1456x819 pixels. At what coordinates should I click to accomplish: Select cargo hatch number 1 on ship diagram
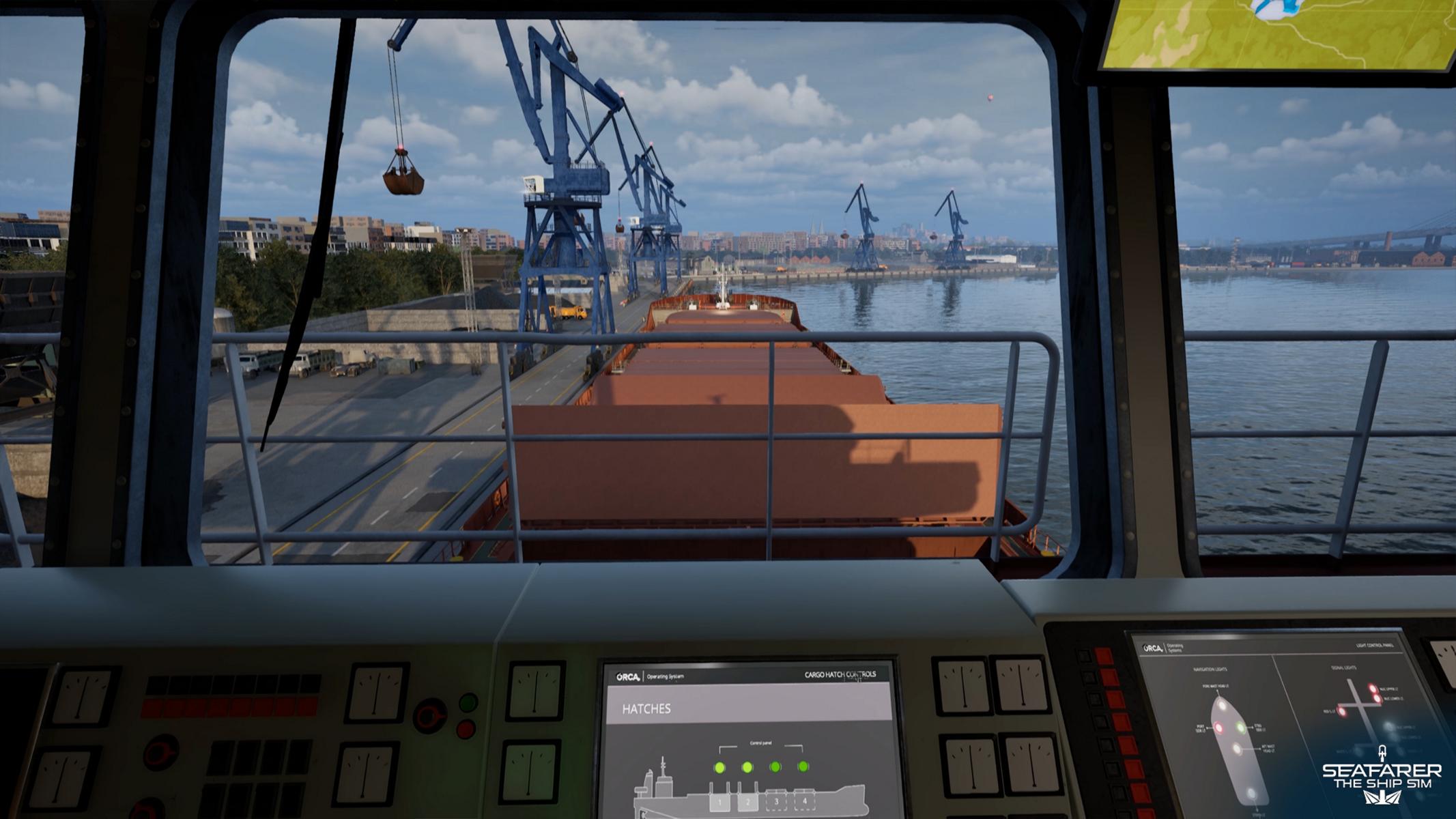tap(719, 802)
